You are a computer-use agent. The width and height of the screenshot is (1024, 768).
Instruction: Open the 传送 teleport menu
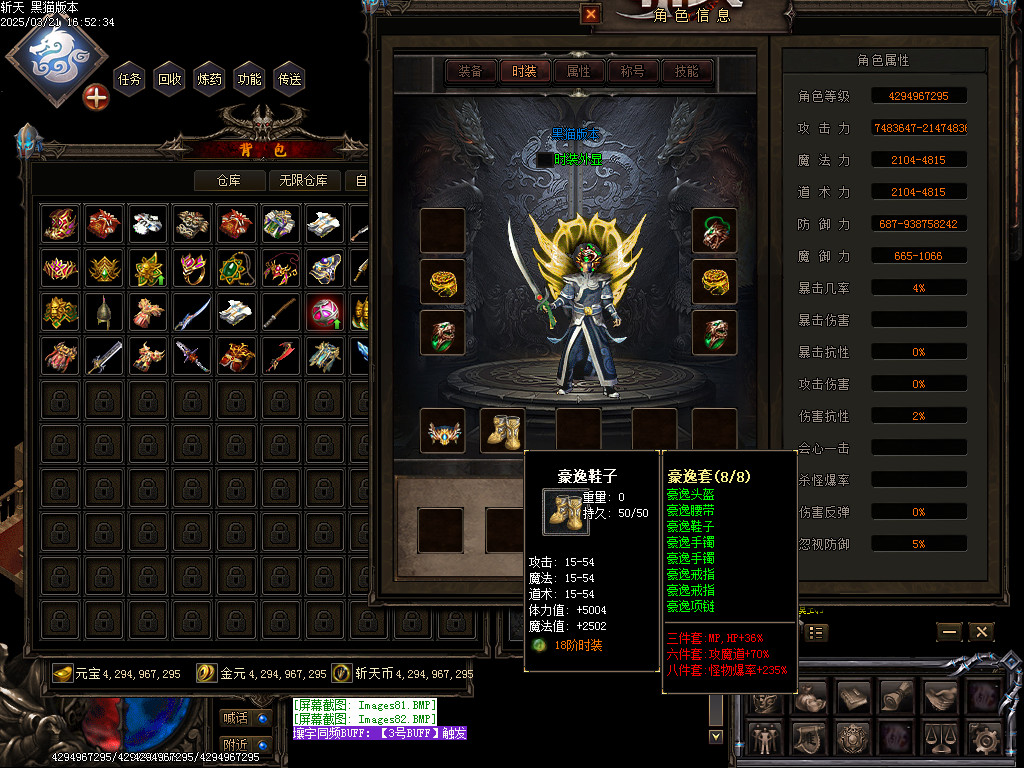[290, 79]
